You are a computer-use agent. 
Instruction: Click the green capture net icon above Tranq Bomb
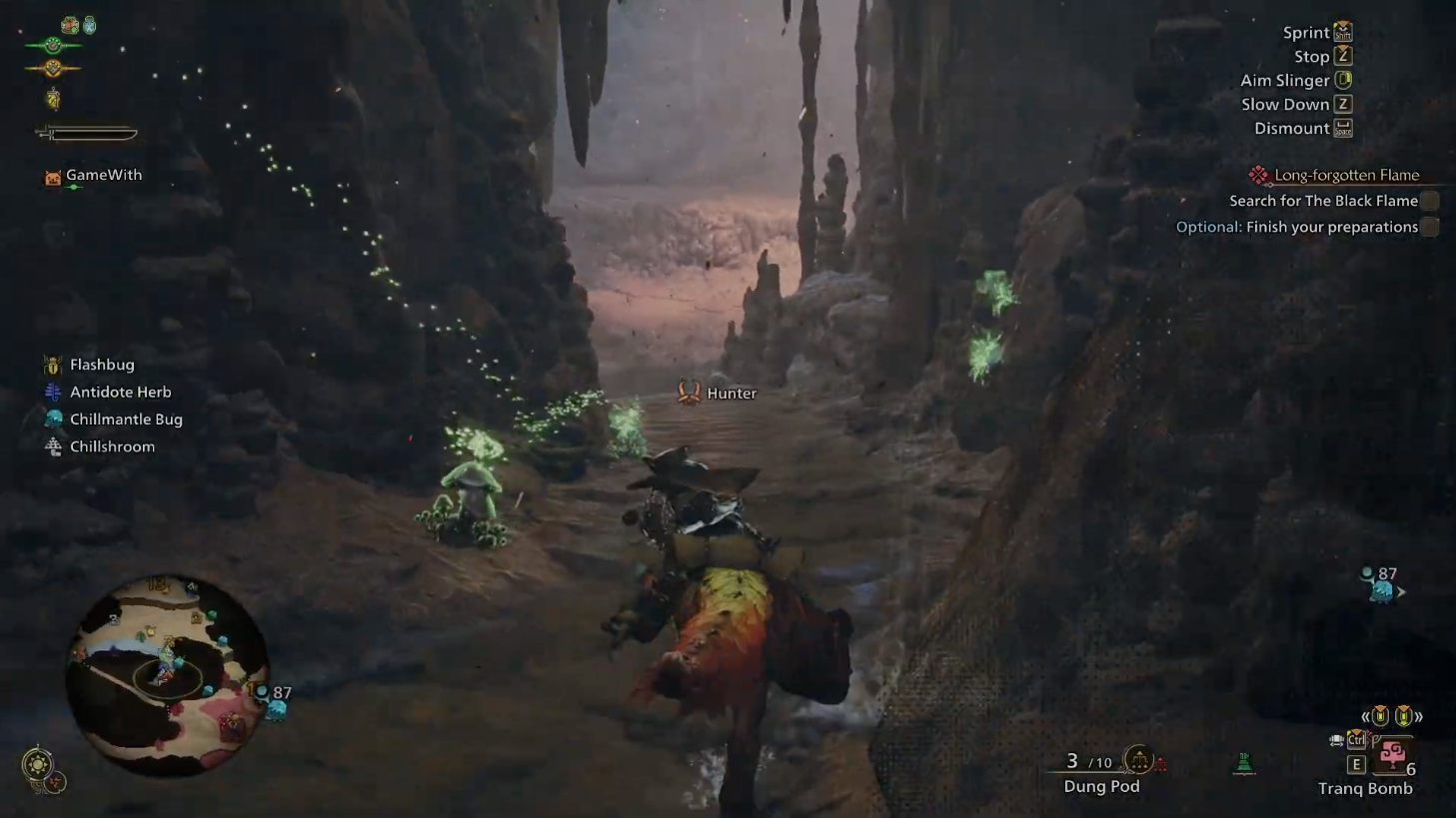click(x=1244, y=761)
